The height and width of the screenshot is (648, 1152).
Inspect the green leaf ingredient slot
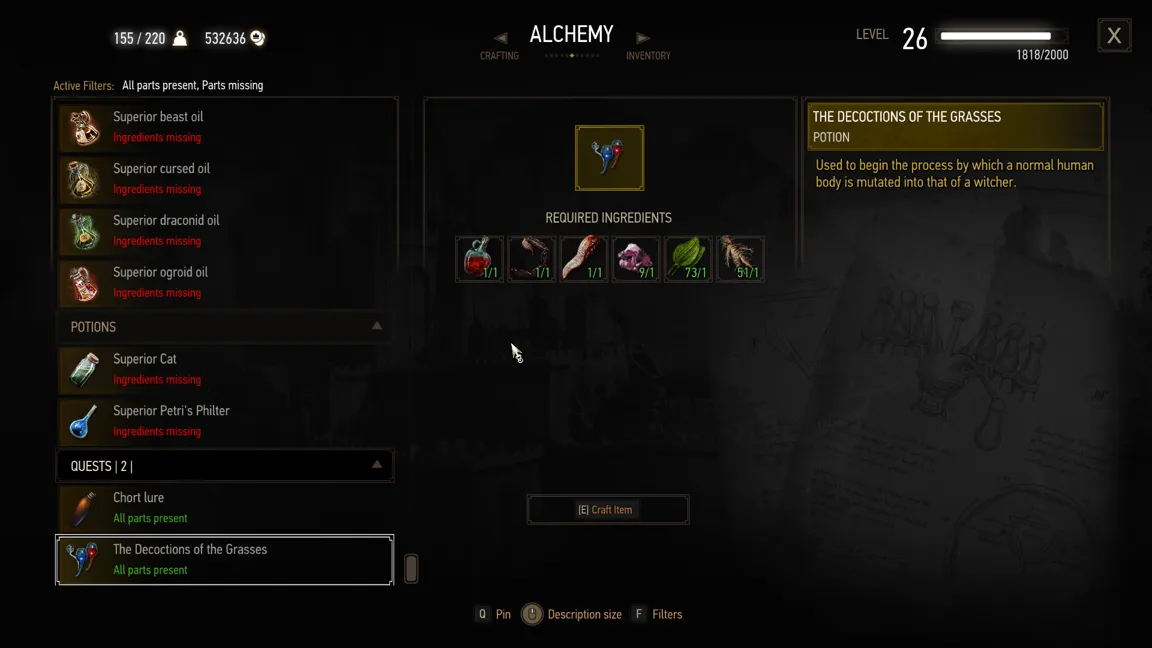click(687, 259)
